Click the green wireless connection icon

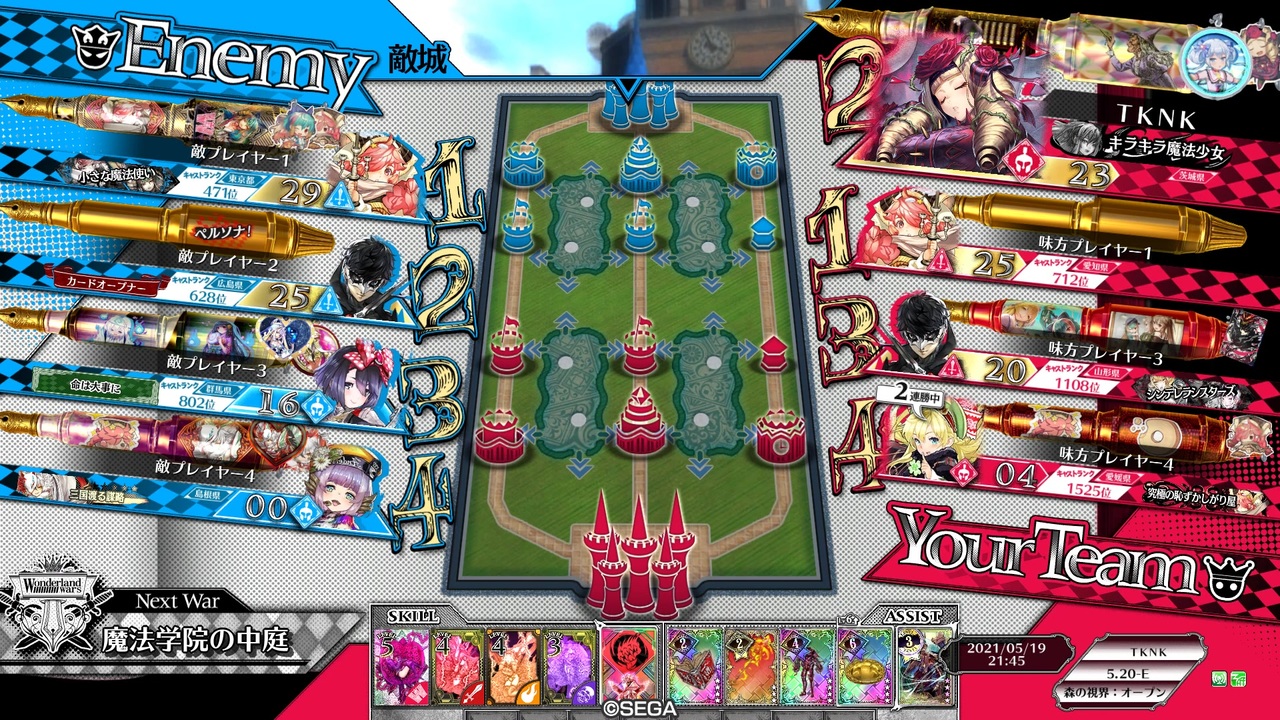pos(1219,679)
